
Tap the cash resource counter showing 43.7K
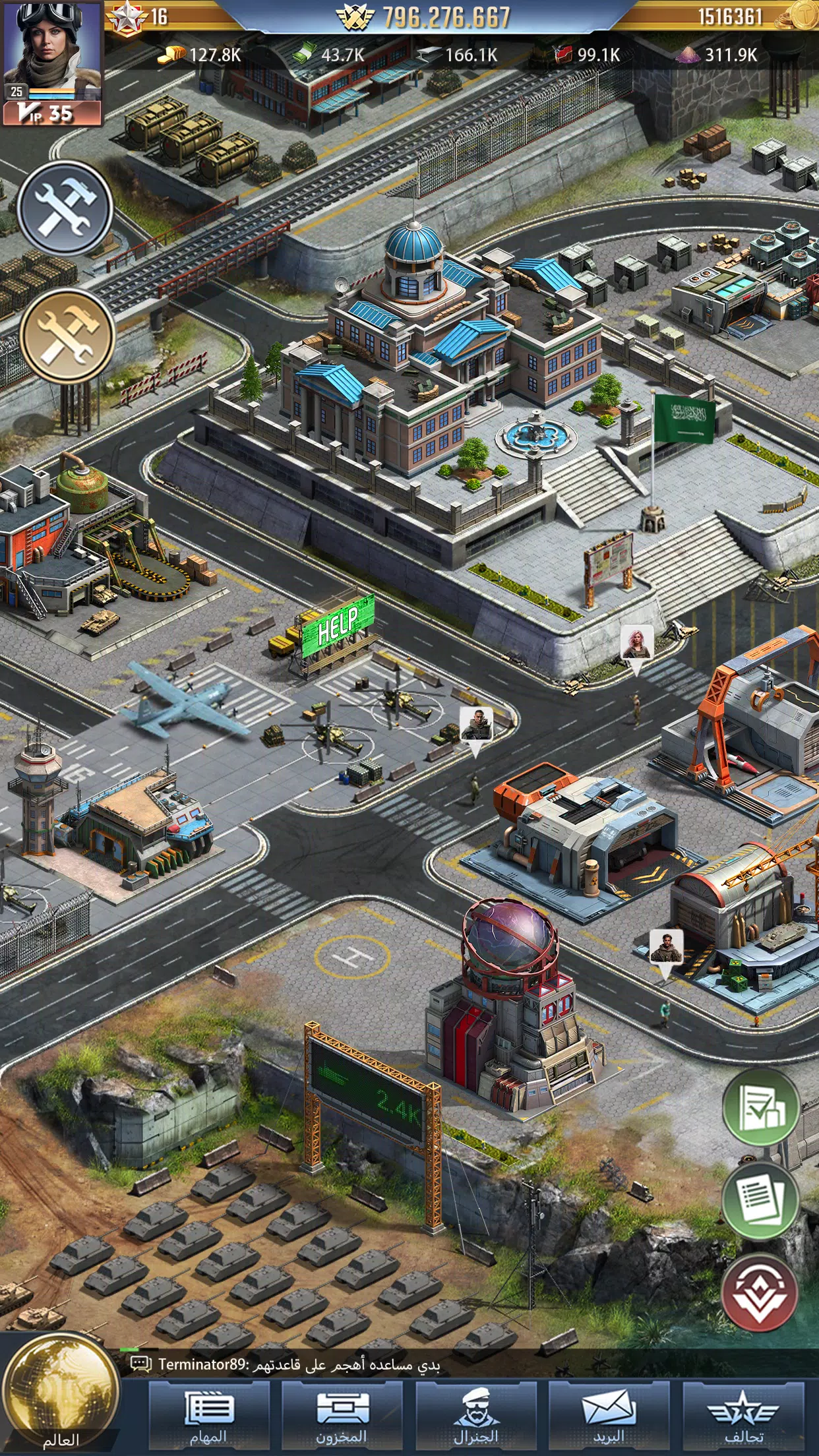(x=330, y=55)
